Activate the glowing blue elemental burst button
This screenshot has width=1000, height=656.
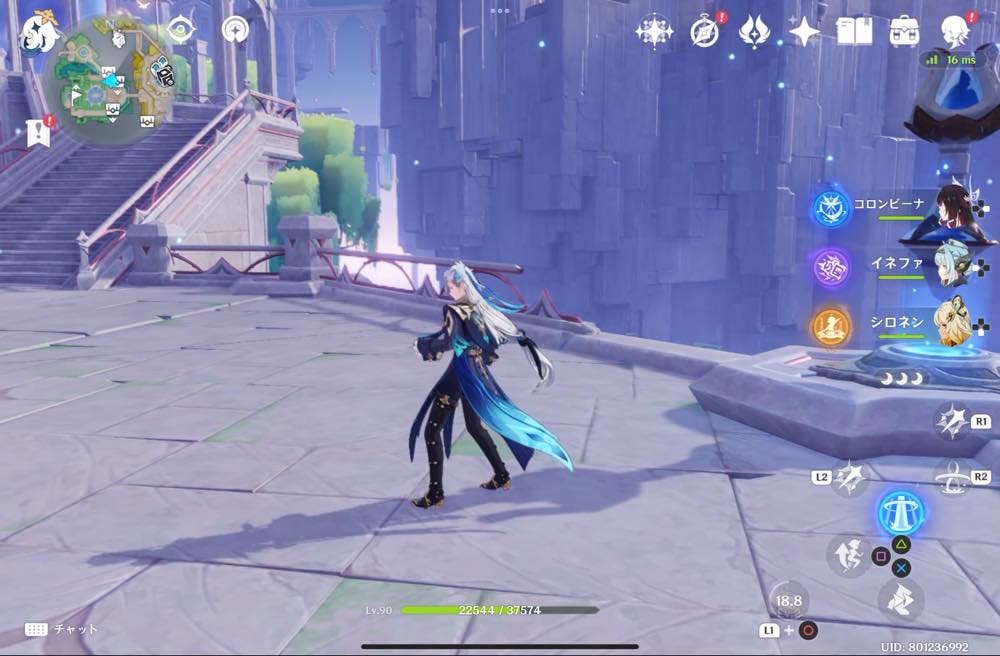[901, 513]
